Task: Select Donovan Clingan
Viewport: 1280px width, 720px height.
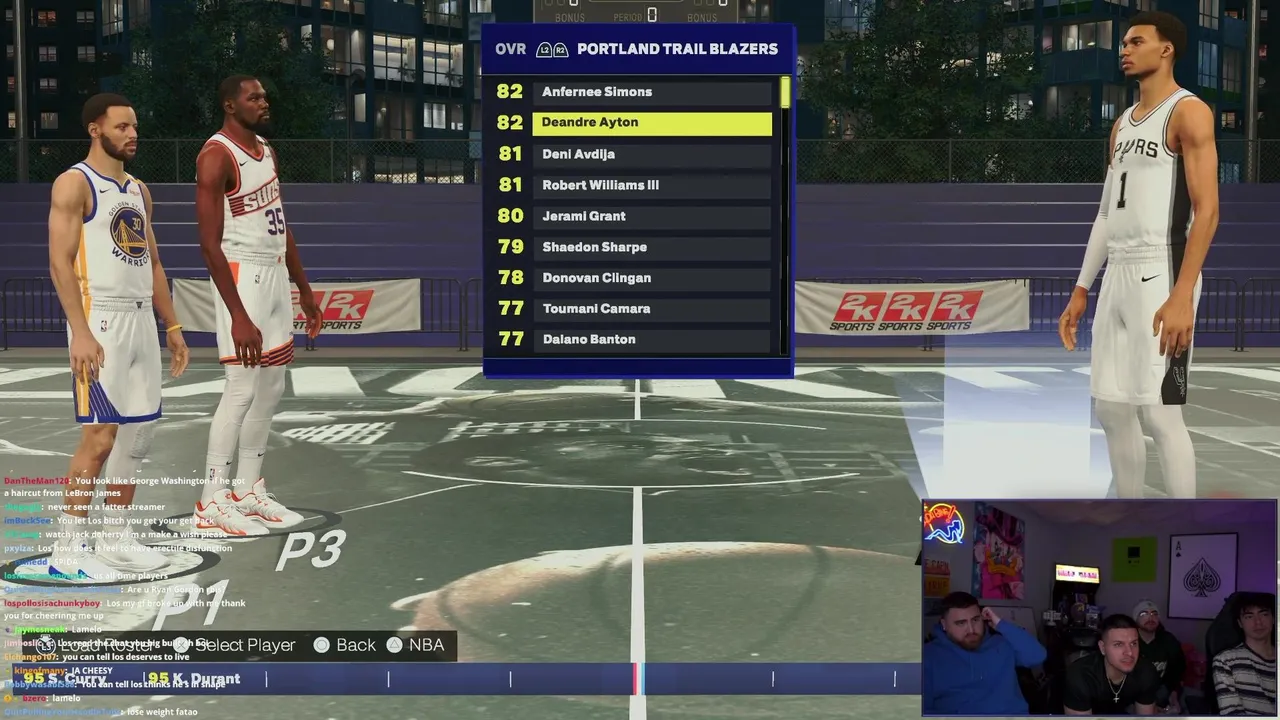Action: [652, 278]
